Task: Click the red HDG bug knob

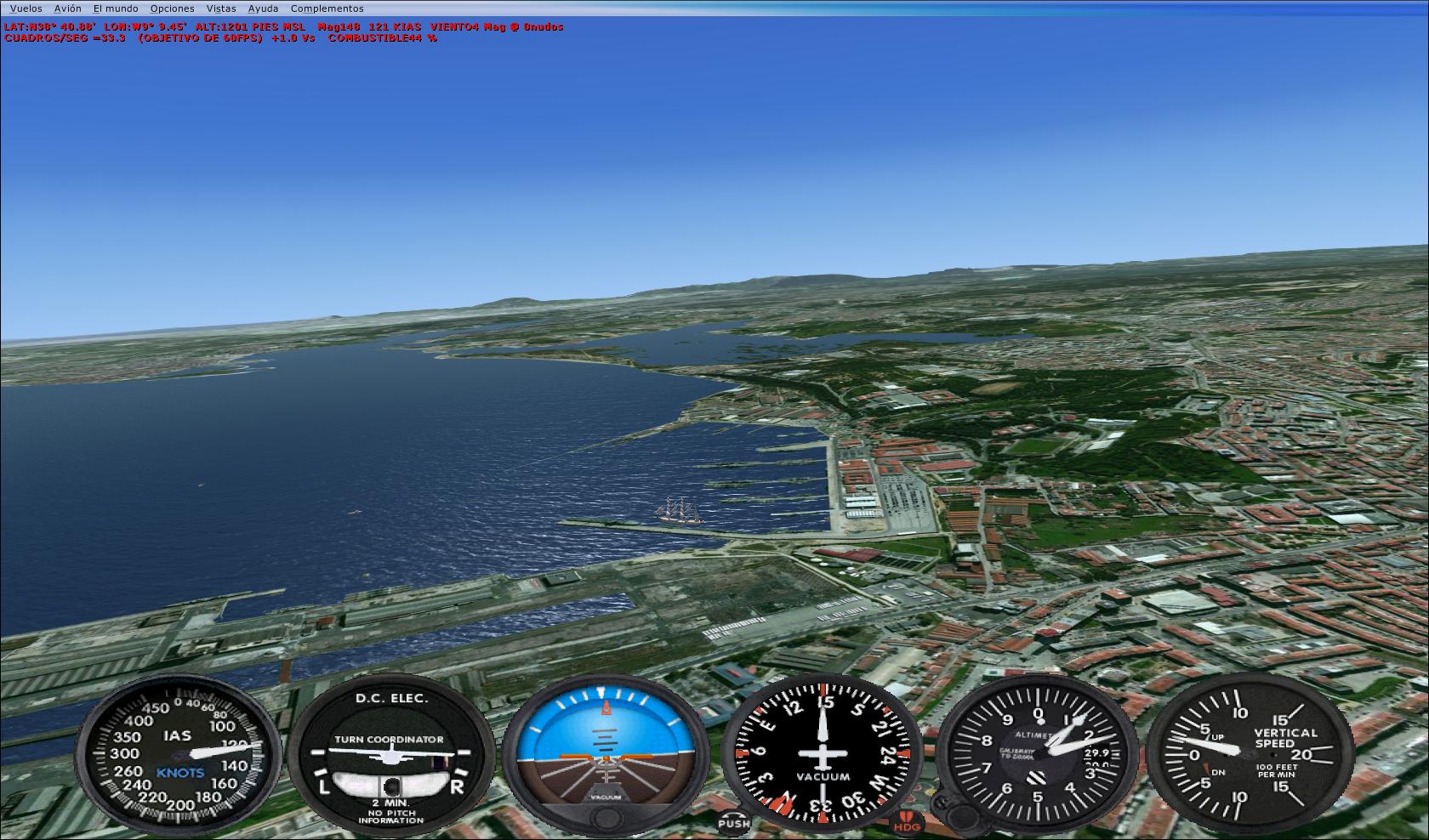Action: tap(908, 823)
